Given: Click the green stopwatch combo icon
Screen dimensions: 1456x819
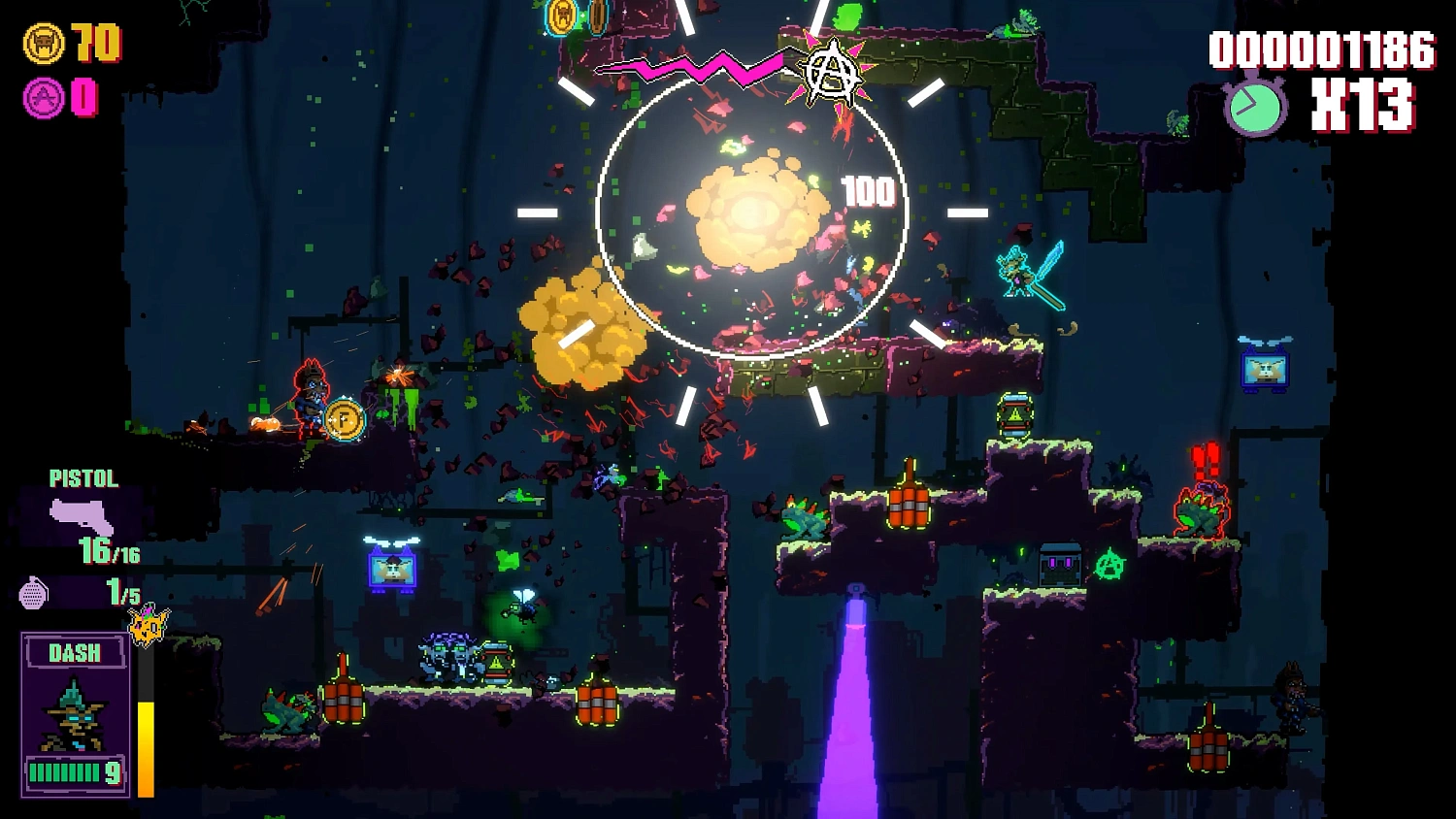Looking at the screenshot, I should click(1255, 107).
